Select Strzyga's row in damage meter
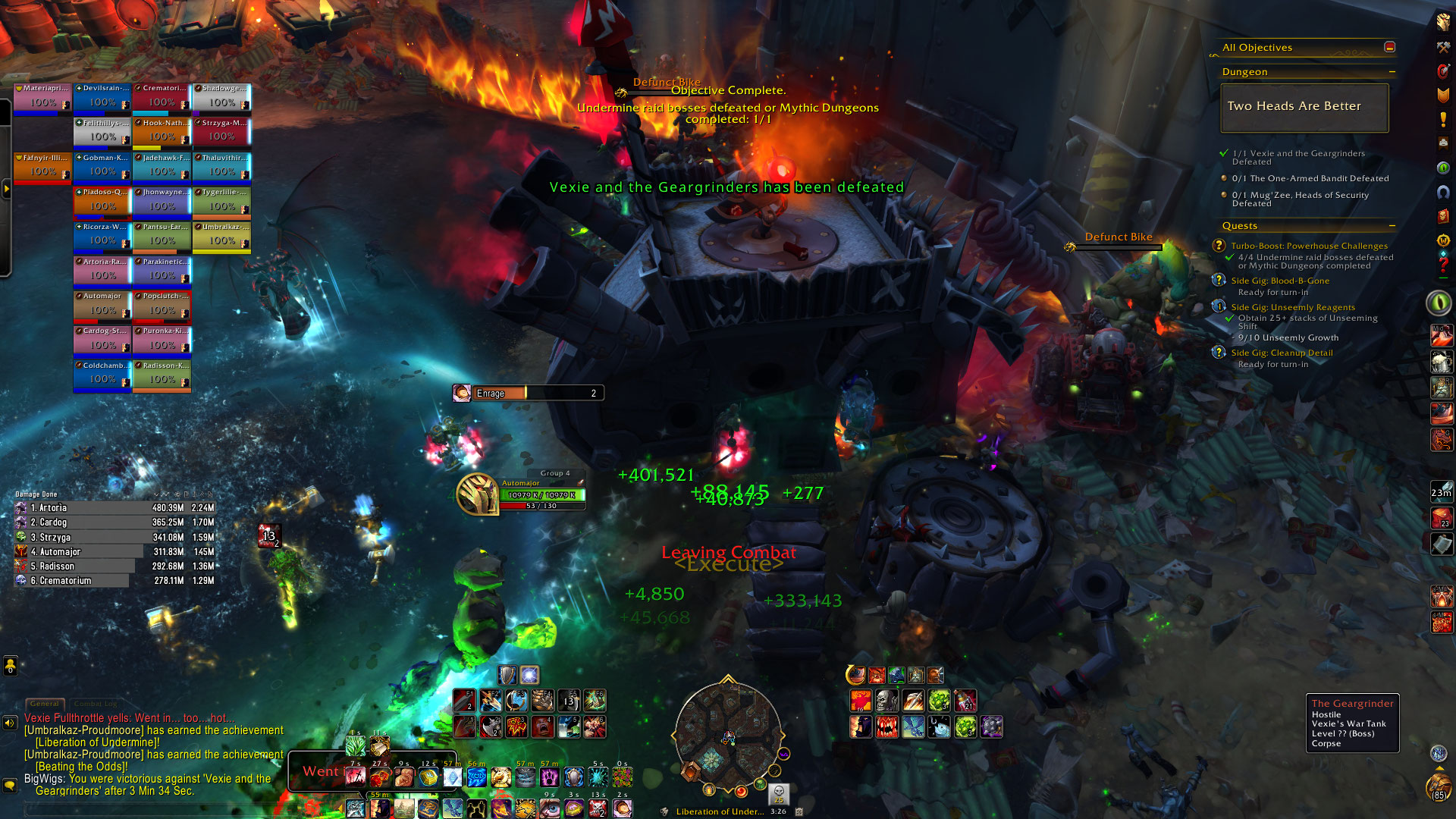Viewport: 1456px width, 819px height. tap(114, 537)
